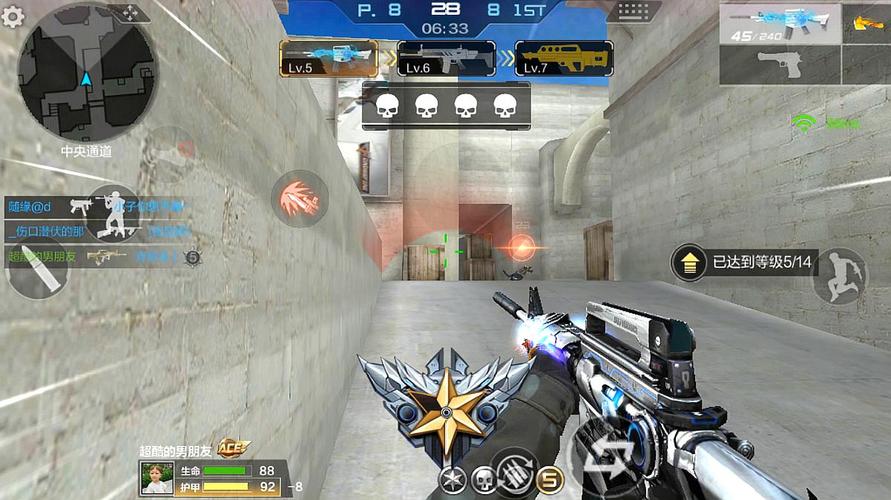891x500 pixels.
Task: Select the Lv.6 grey rifle tier
Action: click(446, 58)
